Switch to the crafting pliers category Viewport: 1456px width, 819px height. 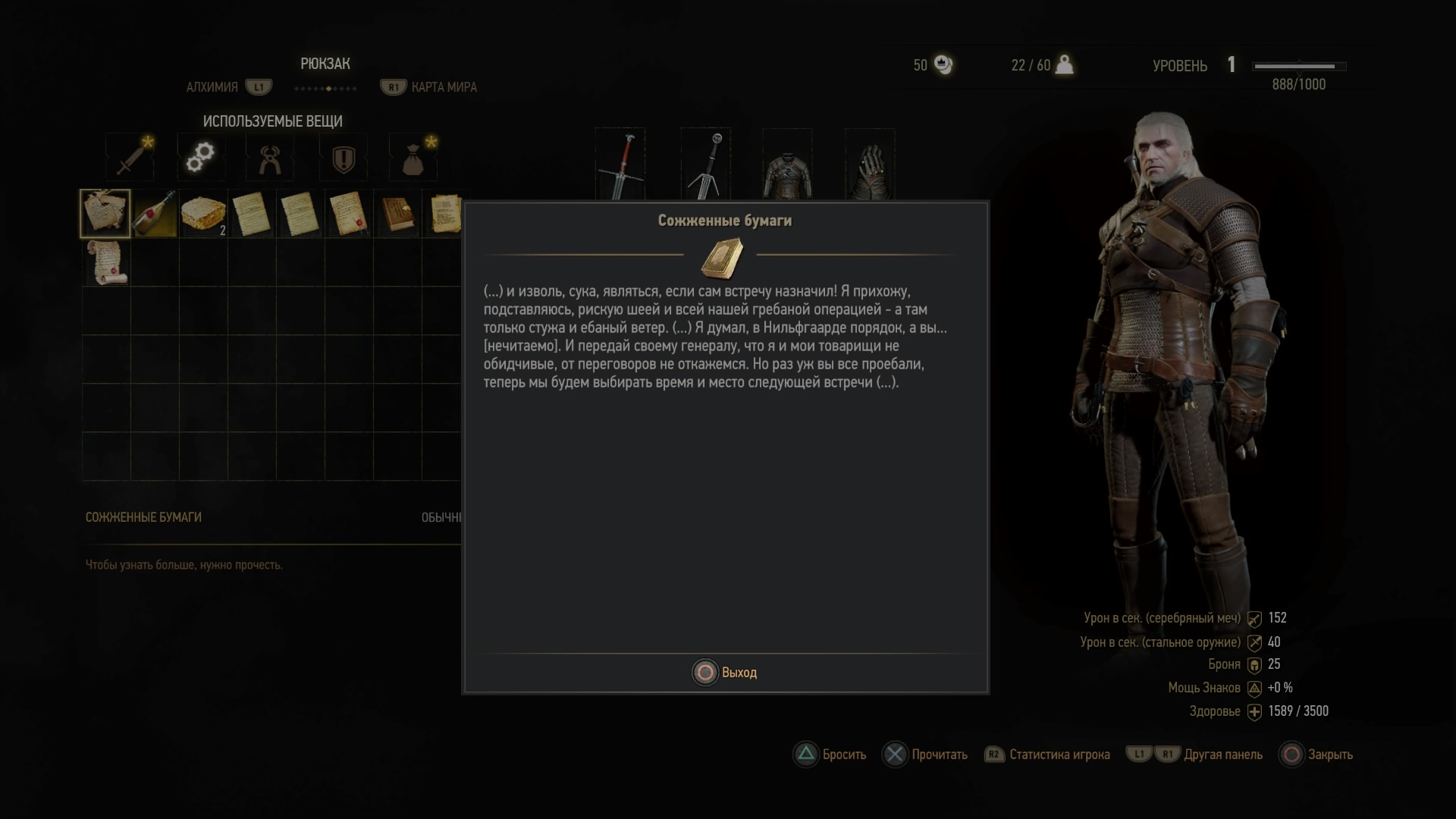270,158
